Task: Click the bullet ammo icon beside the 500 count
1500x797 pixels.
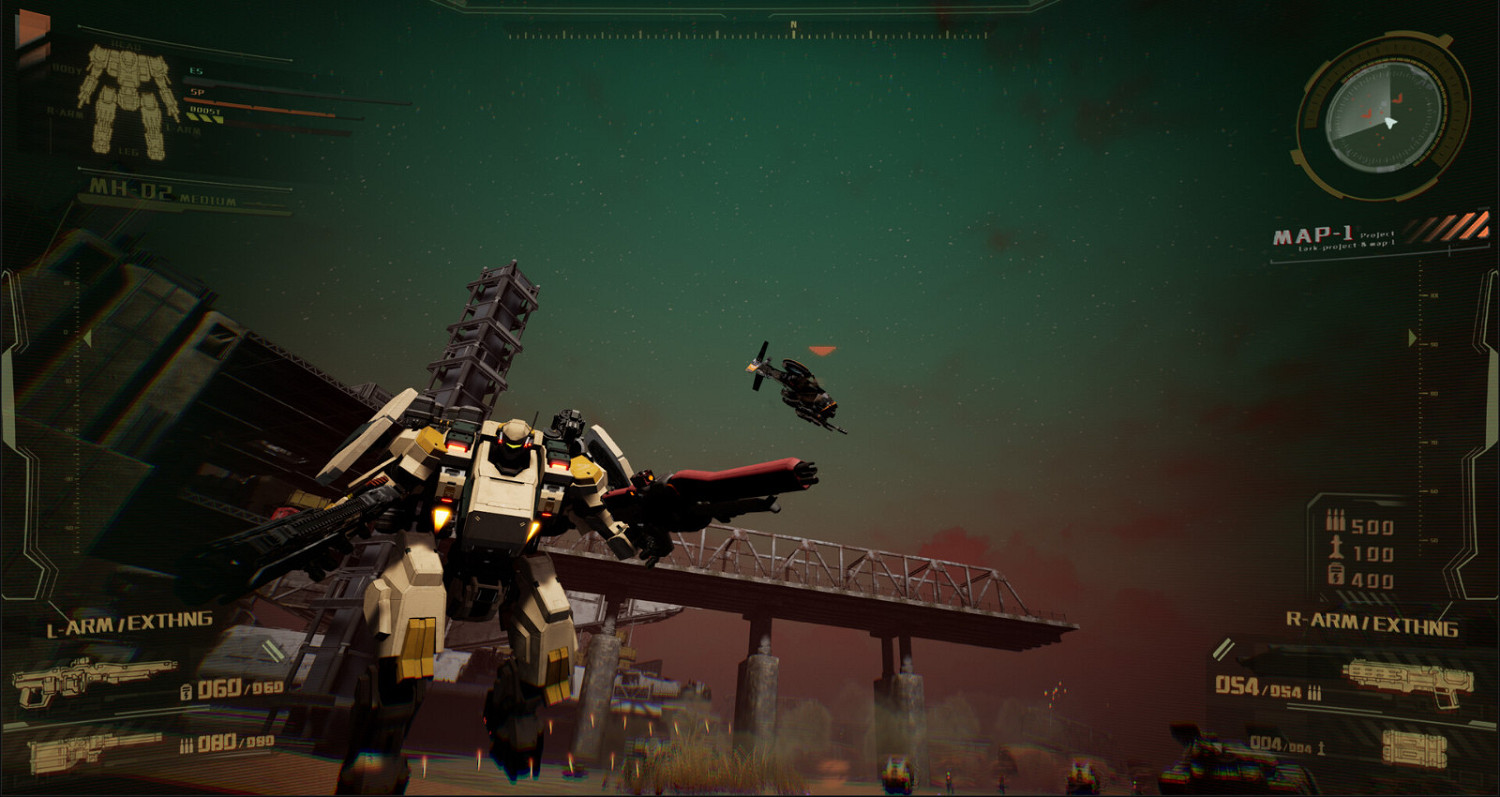Action: tap(1336, 520)
